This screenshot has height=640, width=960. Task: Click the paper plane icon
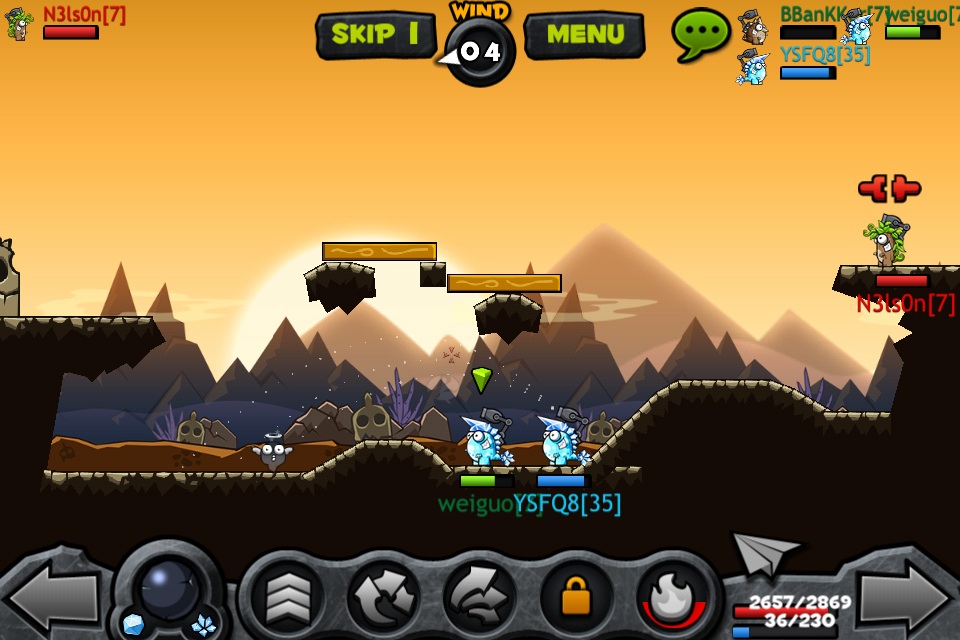point(764,552)
